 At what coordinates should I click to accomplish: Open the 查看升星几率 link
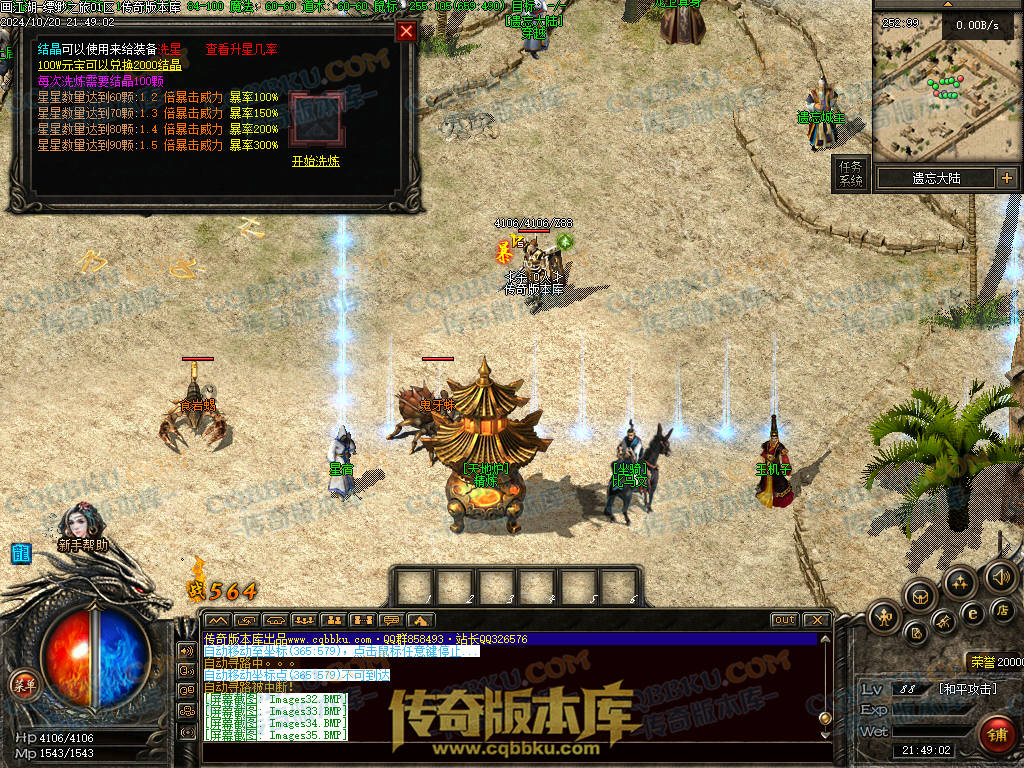coord(242,49)
